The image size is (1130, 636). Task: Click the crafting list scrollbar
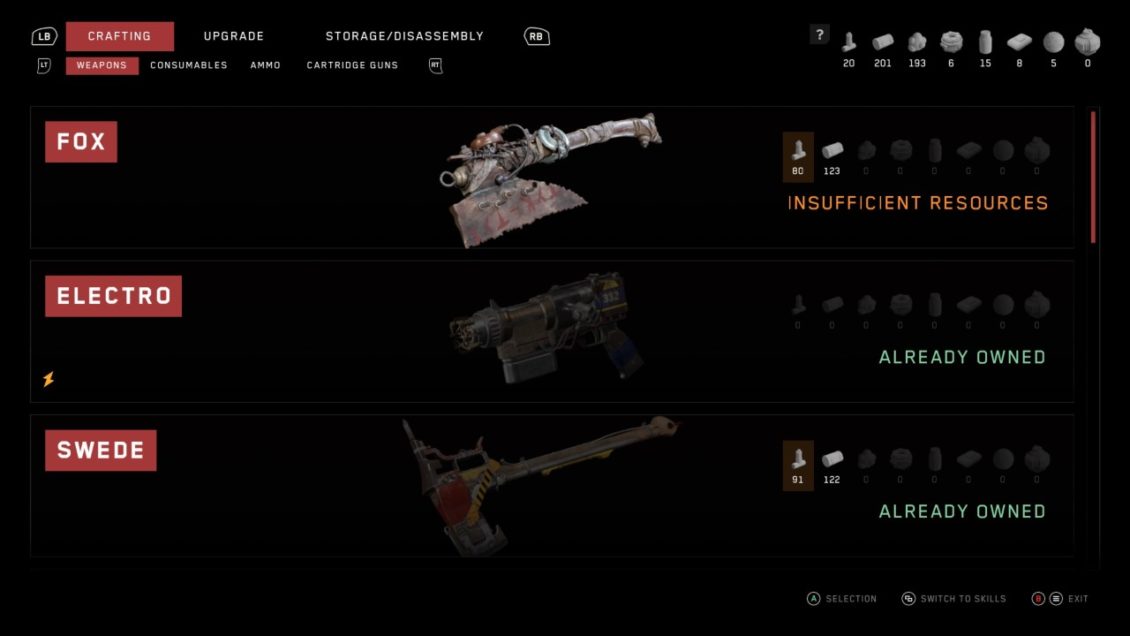pyautogui.click(x=1093, y=178)
